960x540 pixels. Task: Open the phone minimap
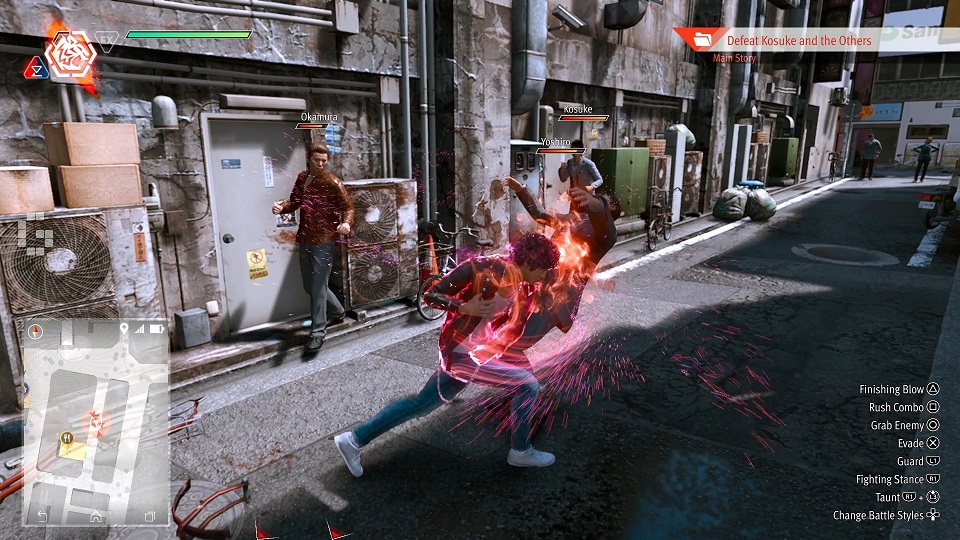pos(95,420)
